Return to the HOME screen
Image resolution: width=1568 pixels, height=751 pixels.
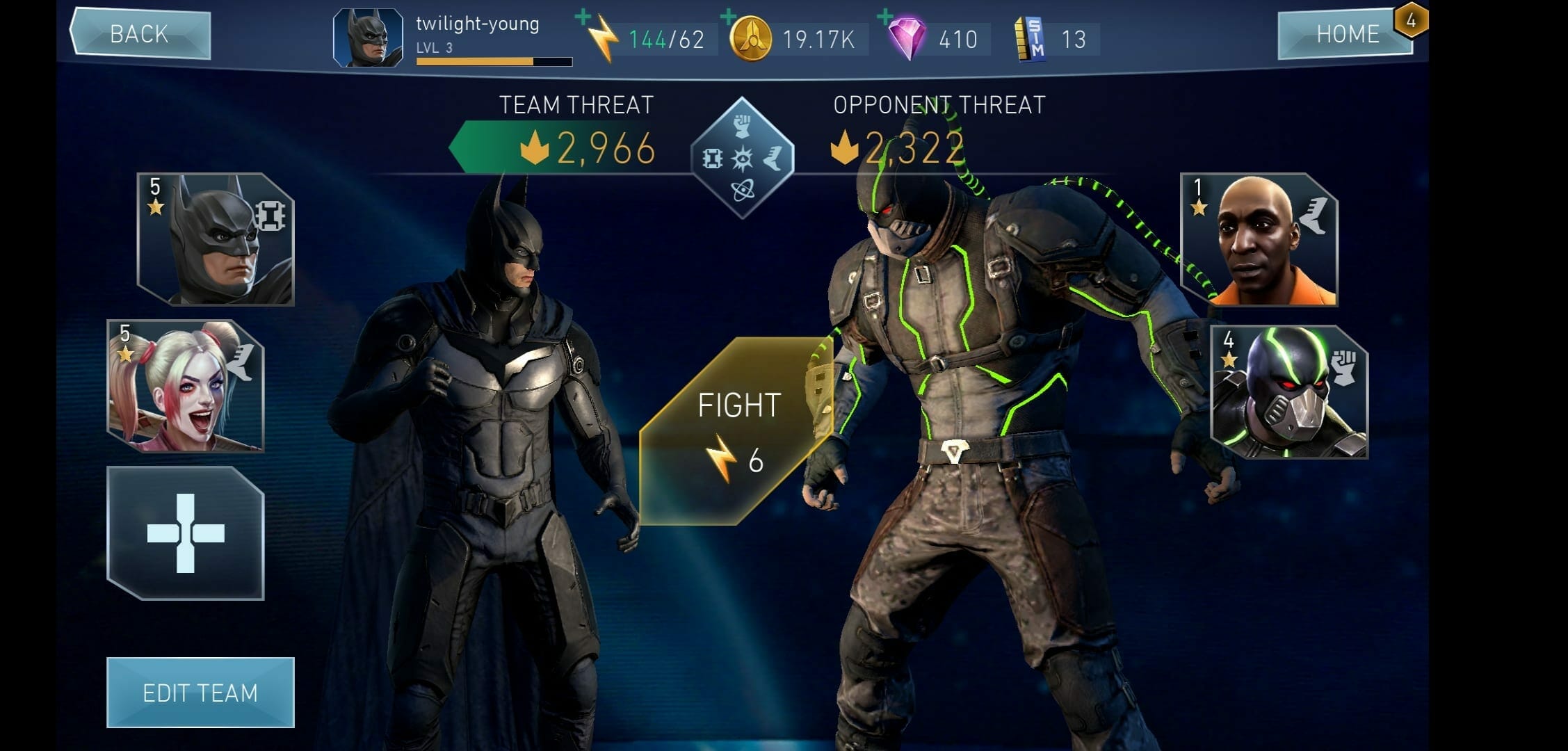[1346, 34]
